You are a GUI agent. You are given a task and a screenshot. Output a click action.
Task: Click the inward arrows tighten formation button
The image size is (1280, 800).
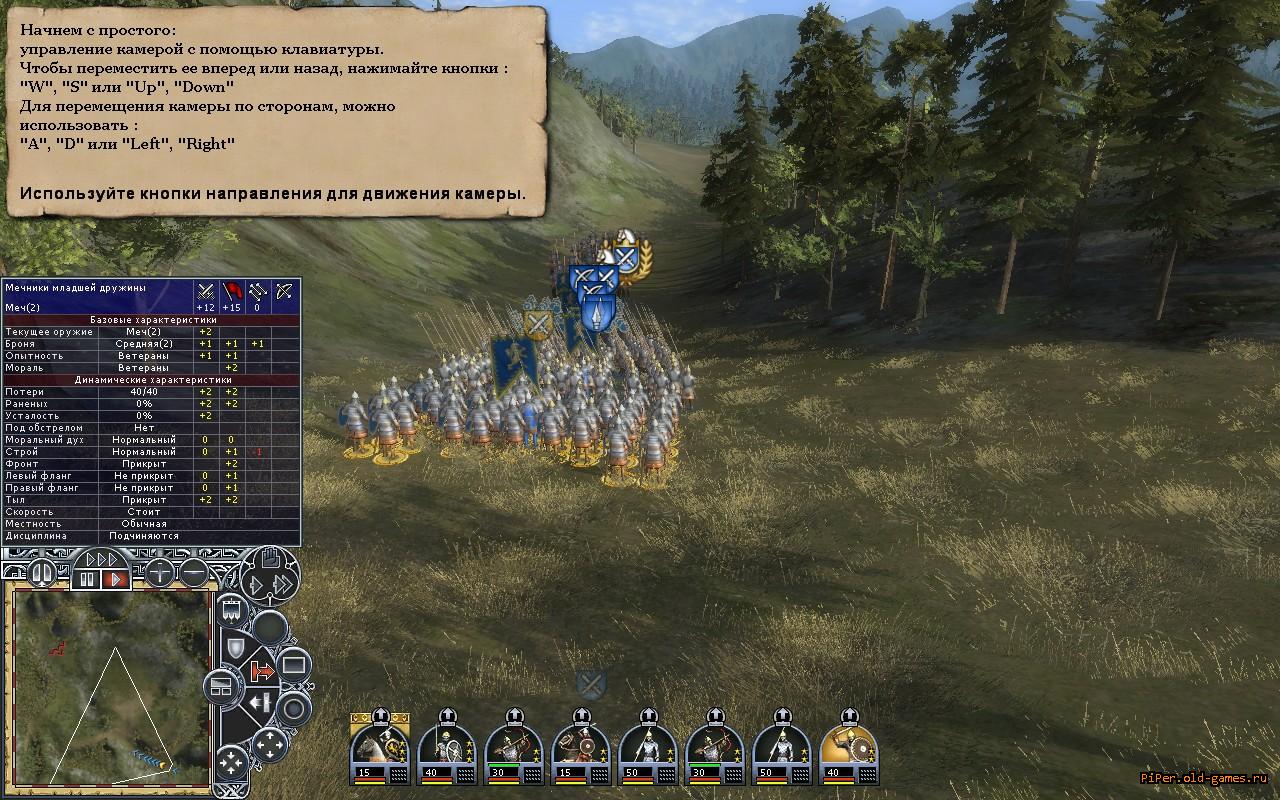pyautogui.click(x=231, y=764)
